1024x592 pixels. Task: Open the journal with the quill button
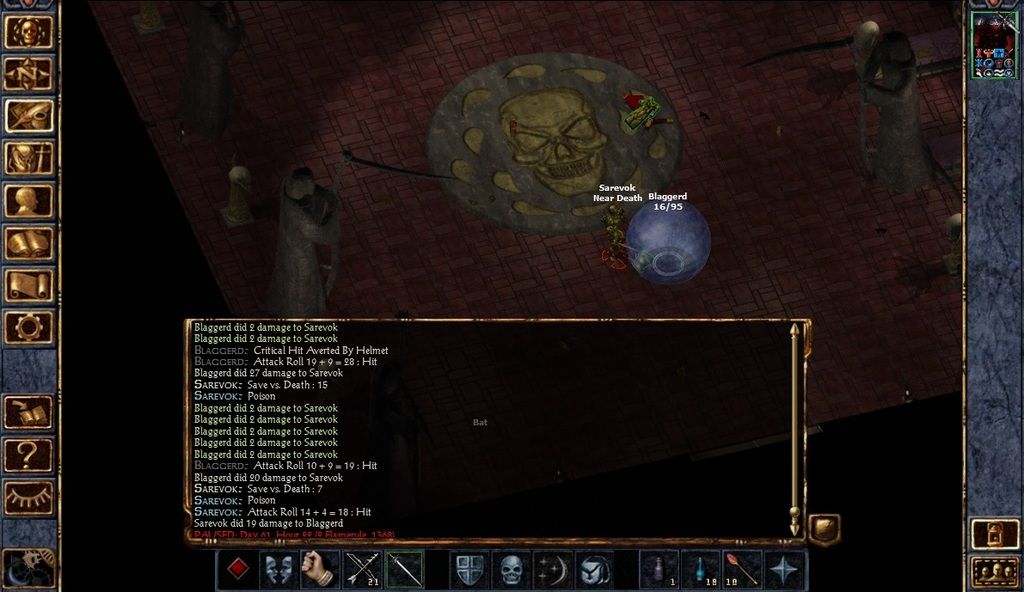(29, 115)
